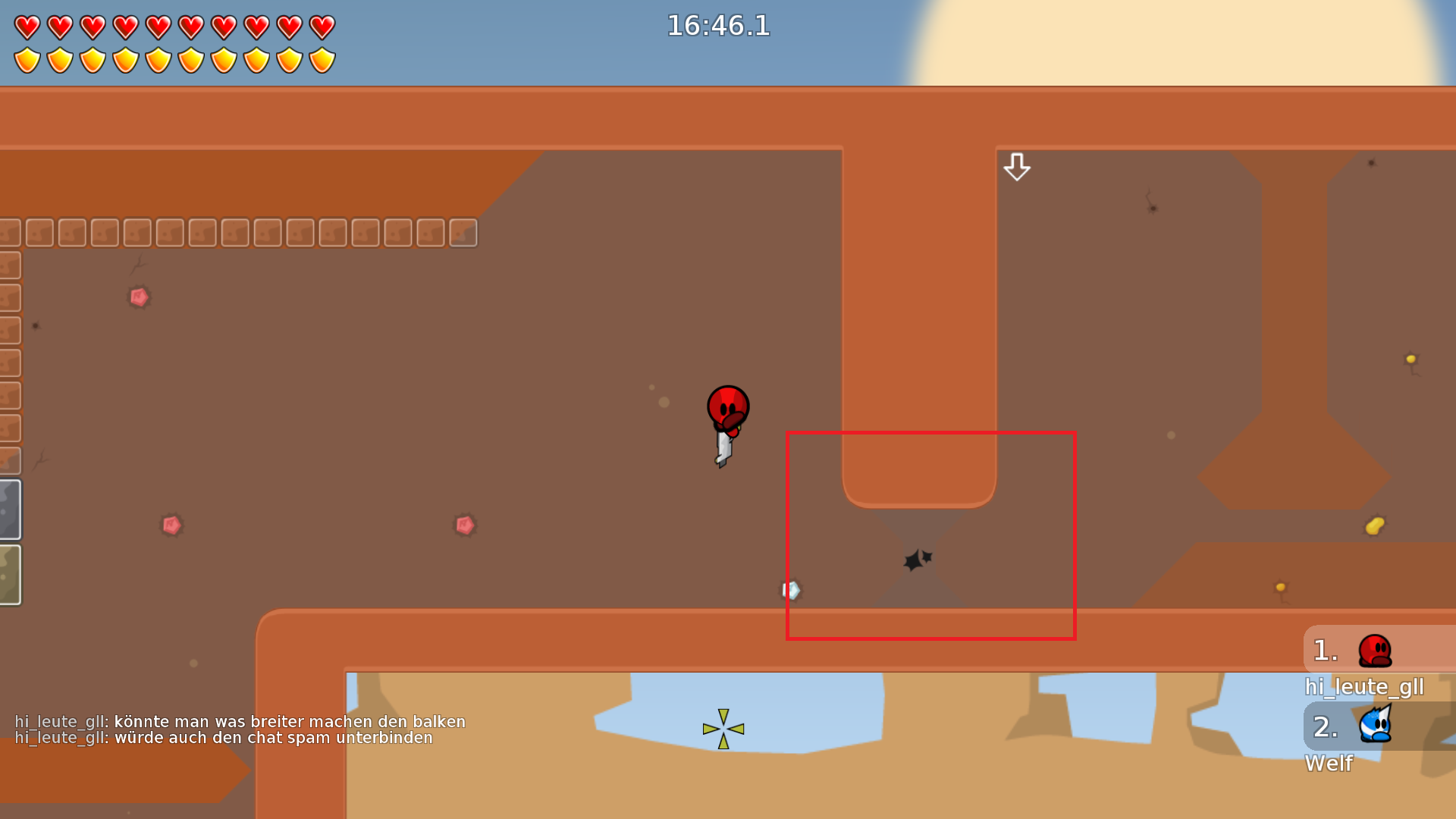The width and height of the screenshot is (1456, 819).
Task: Click the pink gem near the left wall
Action: 140,297
